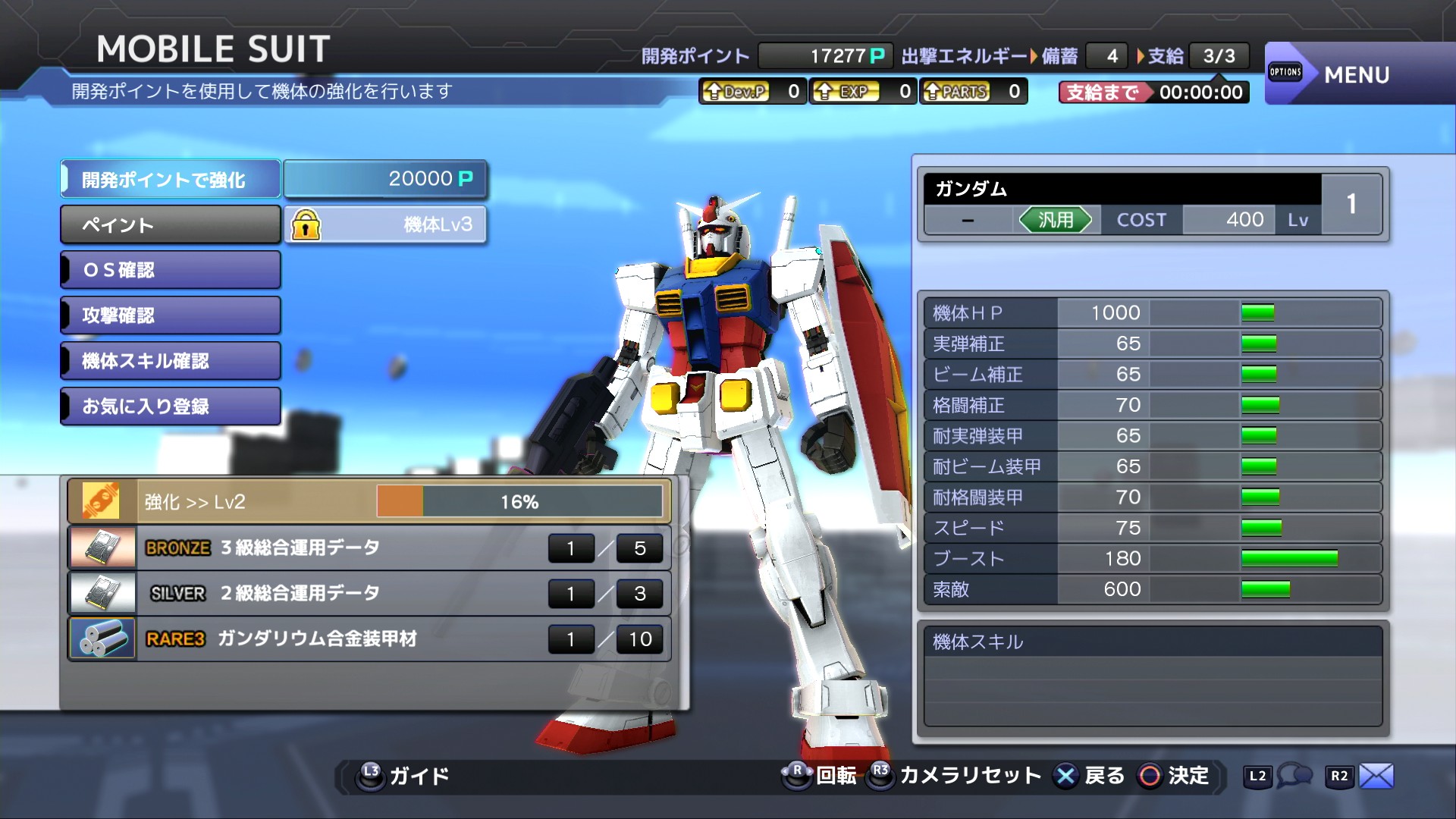Click the locked 機体Lv3 paint requirement

pyautogui.click(x=385, y=225)
